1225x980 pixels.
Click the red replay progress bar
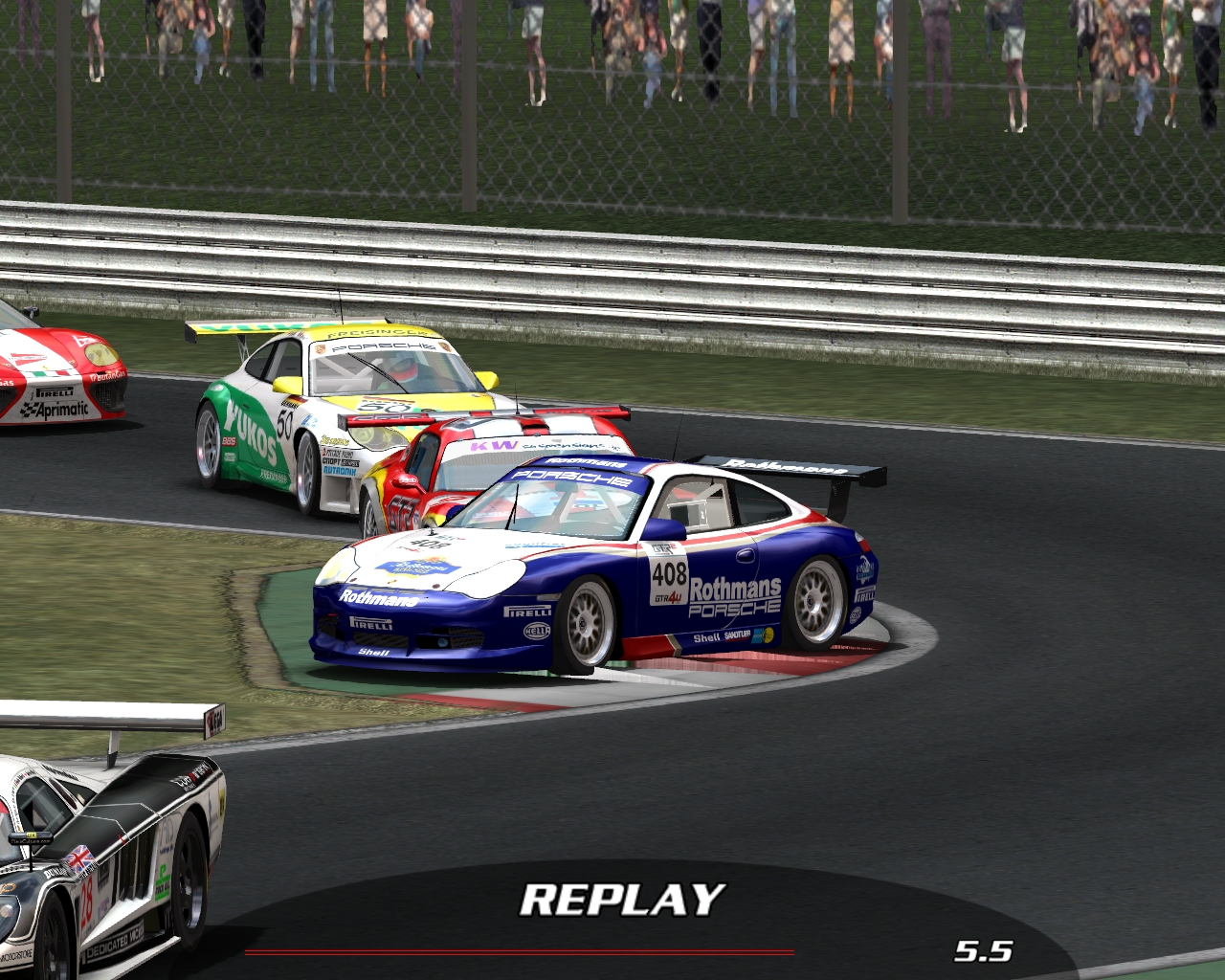(520, 952)
